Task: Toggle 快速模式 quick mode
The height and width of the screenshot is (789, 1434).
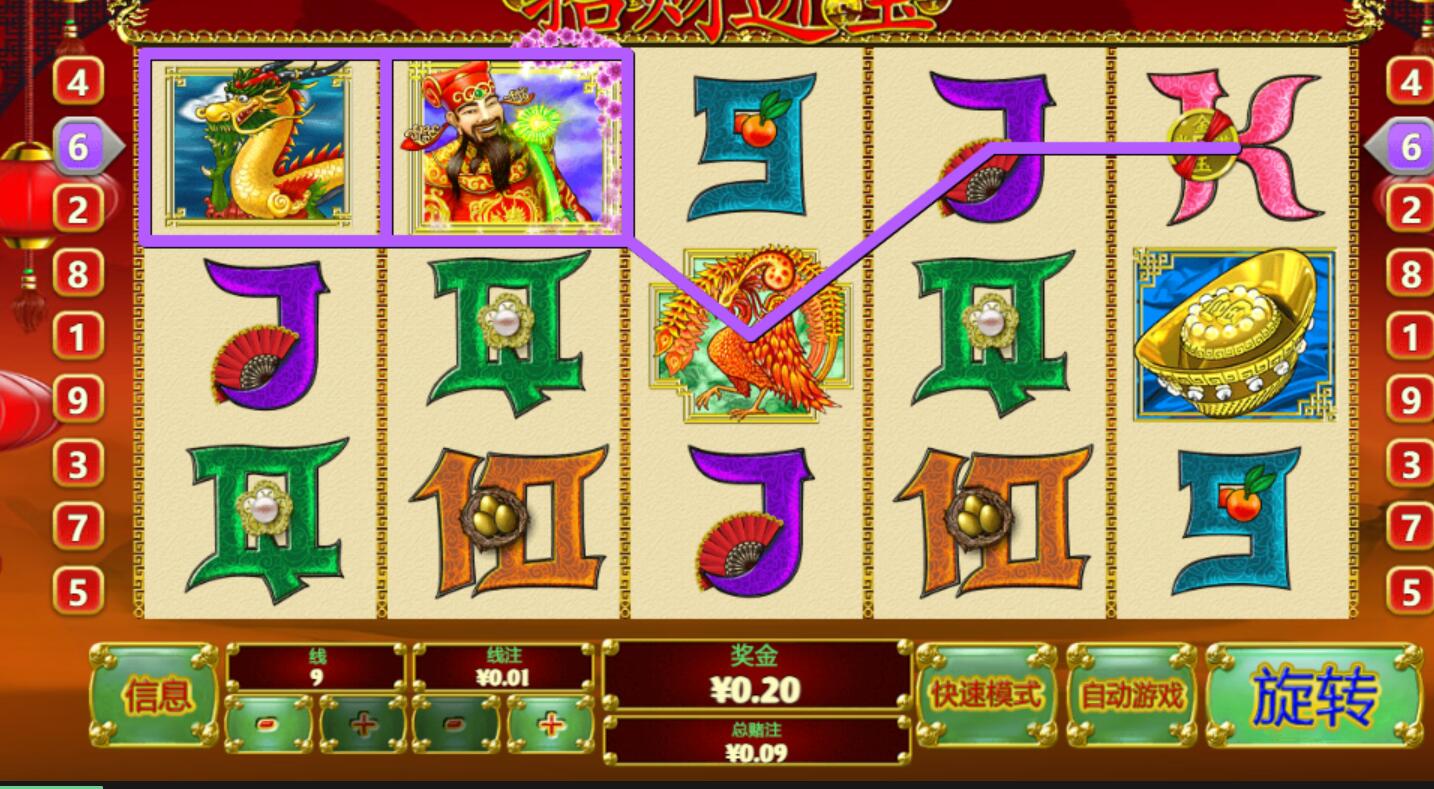Action: tap(986, 695)
